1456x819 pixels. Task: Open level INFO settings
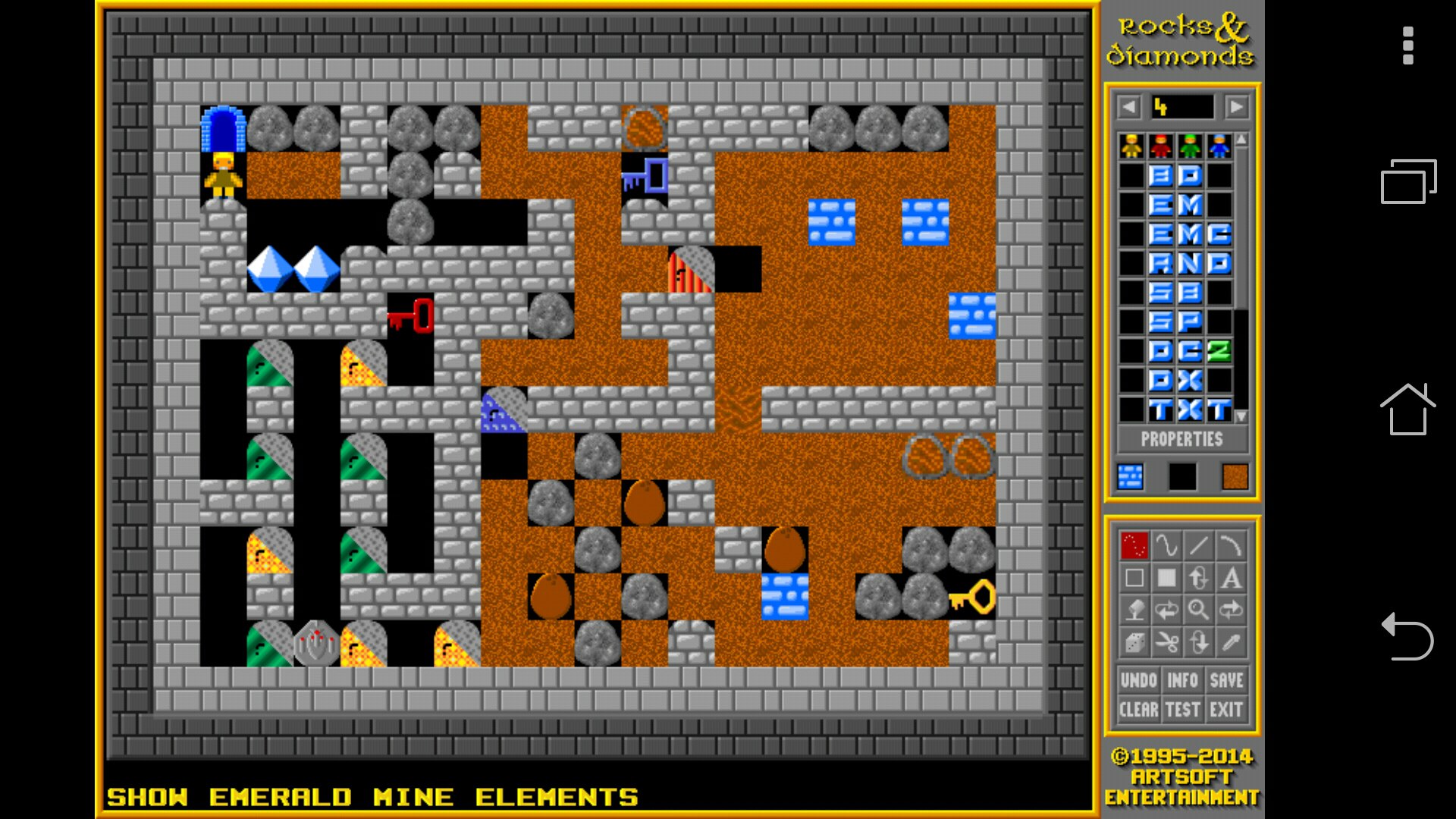(1182, 680)
